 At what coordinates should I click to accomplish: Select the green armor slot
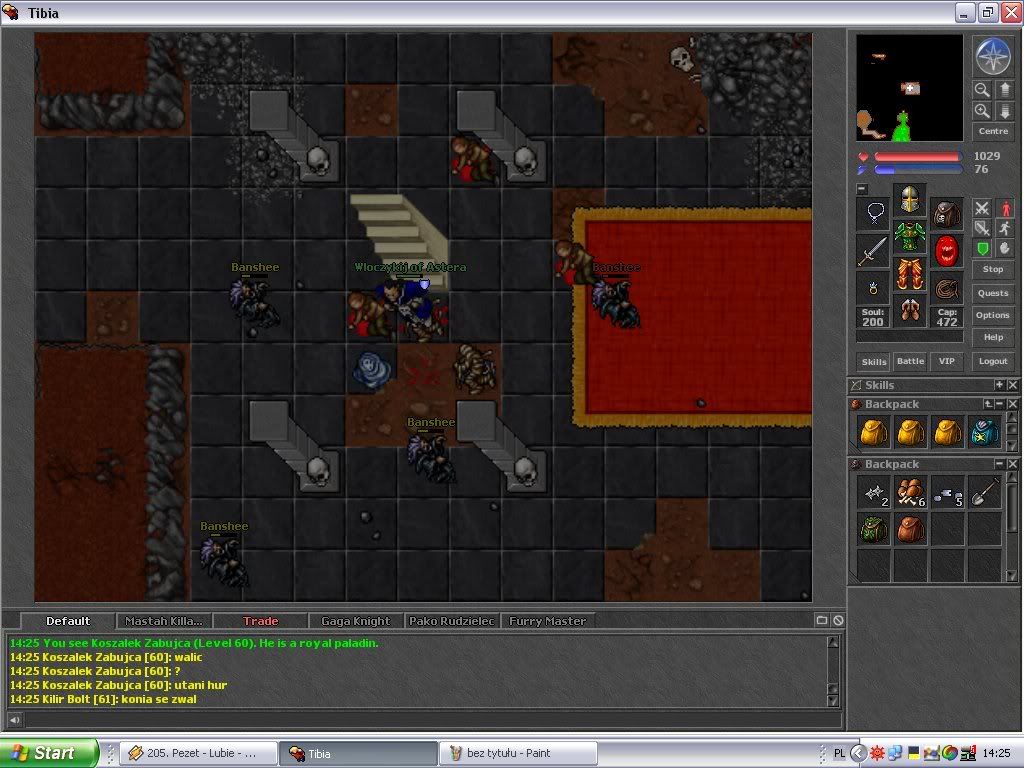click(909, 237)
